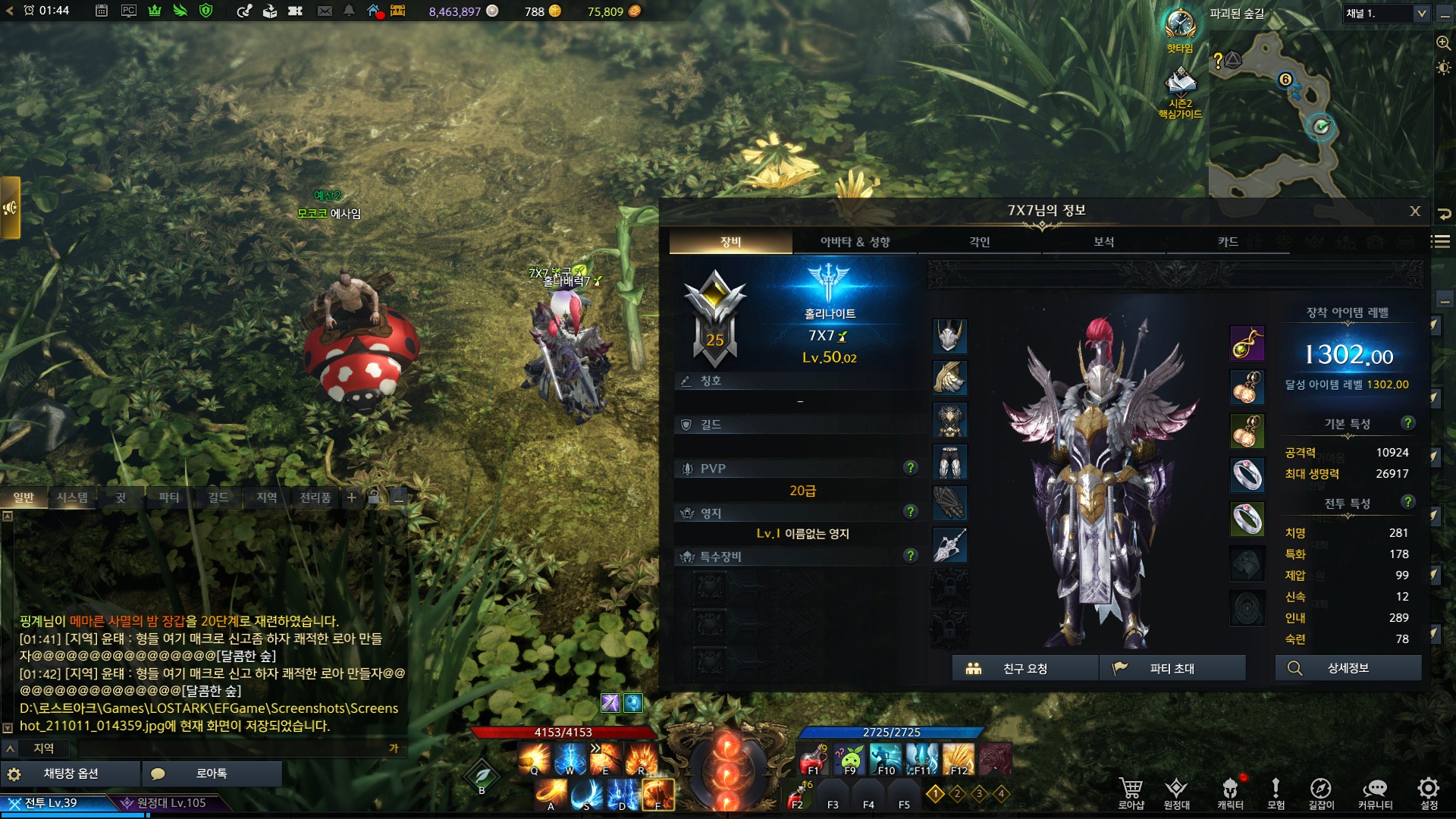Viewport: 1456px width, 819px height.
Task: Click the 파티 초대 button
Action: (x=1172, y=668)
